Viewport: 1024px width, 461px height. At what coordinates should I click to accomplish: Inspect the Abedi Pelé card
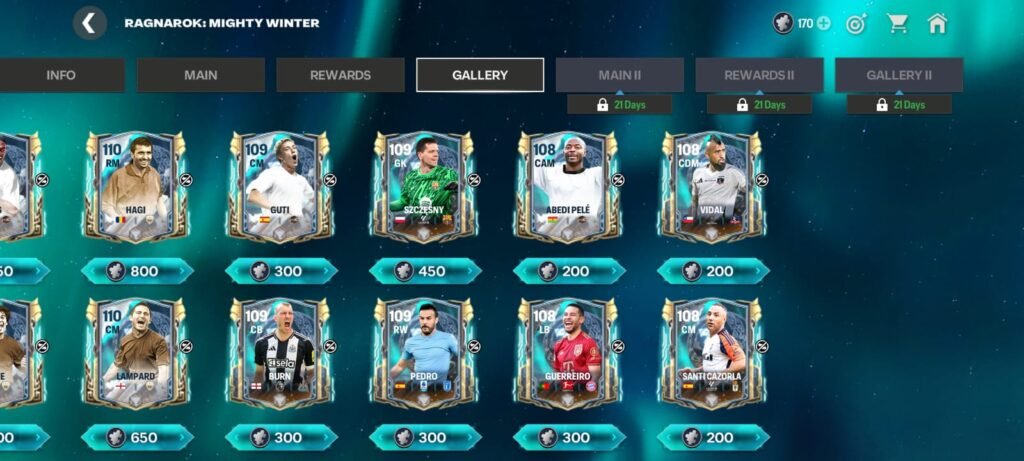pos(567,187)
